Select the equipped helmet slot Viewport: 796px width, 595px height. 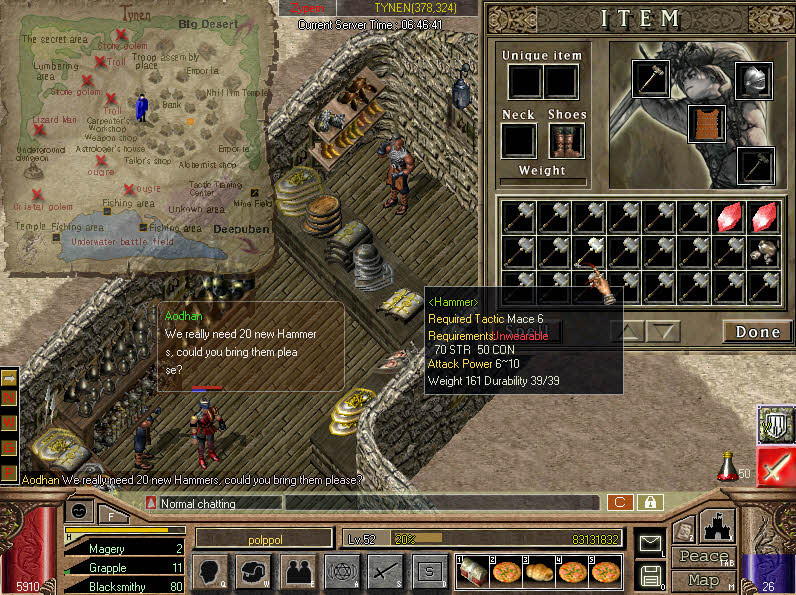[x=754, y=81]
